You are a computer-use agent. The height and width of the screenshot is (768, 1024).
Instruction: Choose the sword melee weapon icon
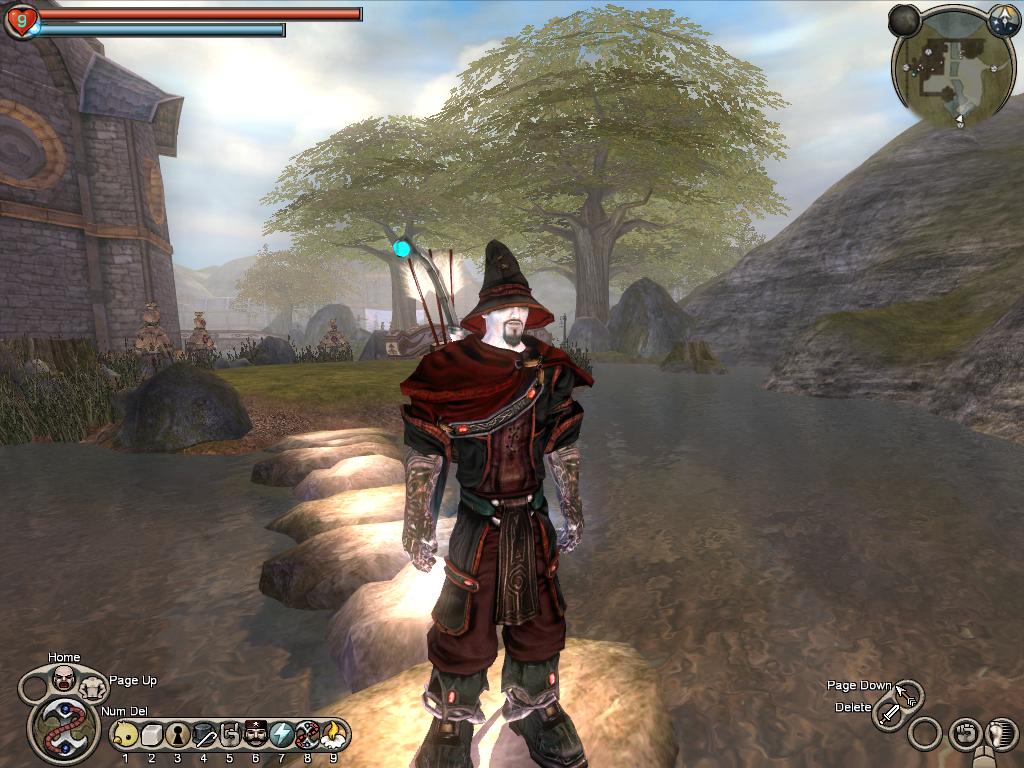[889, 714]
